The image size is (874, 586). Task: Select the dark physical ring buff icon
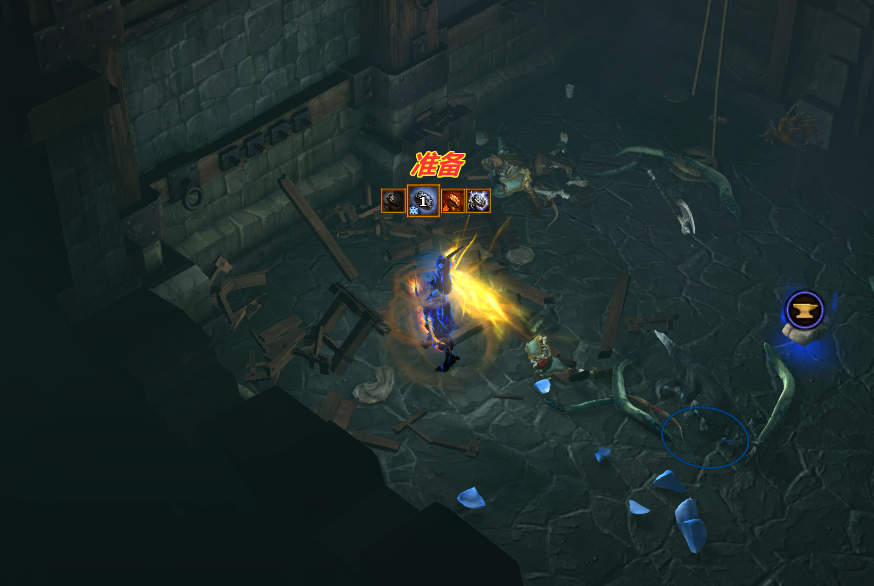pyautogui.click(x=393, y=201)
